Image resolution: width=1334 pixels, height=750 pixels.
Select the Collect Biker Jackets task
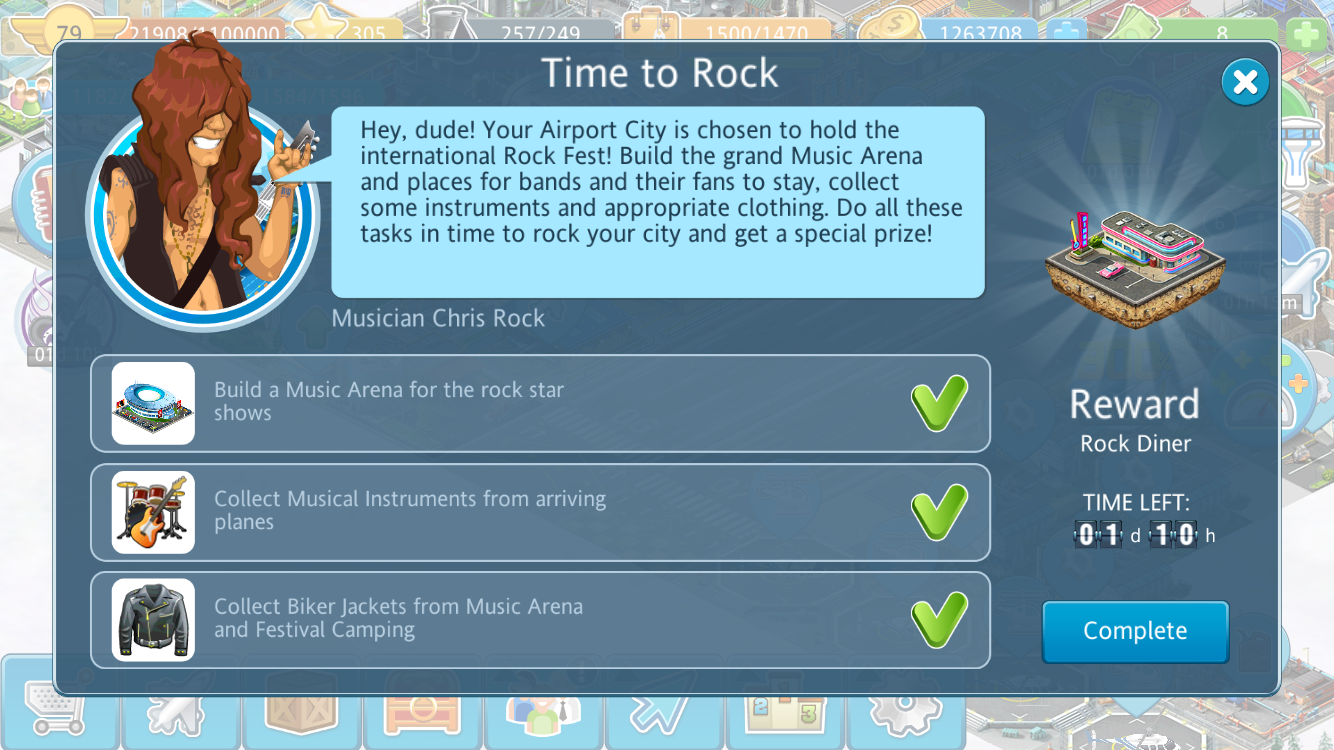coord(540,619)
